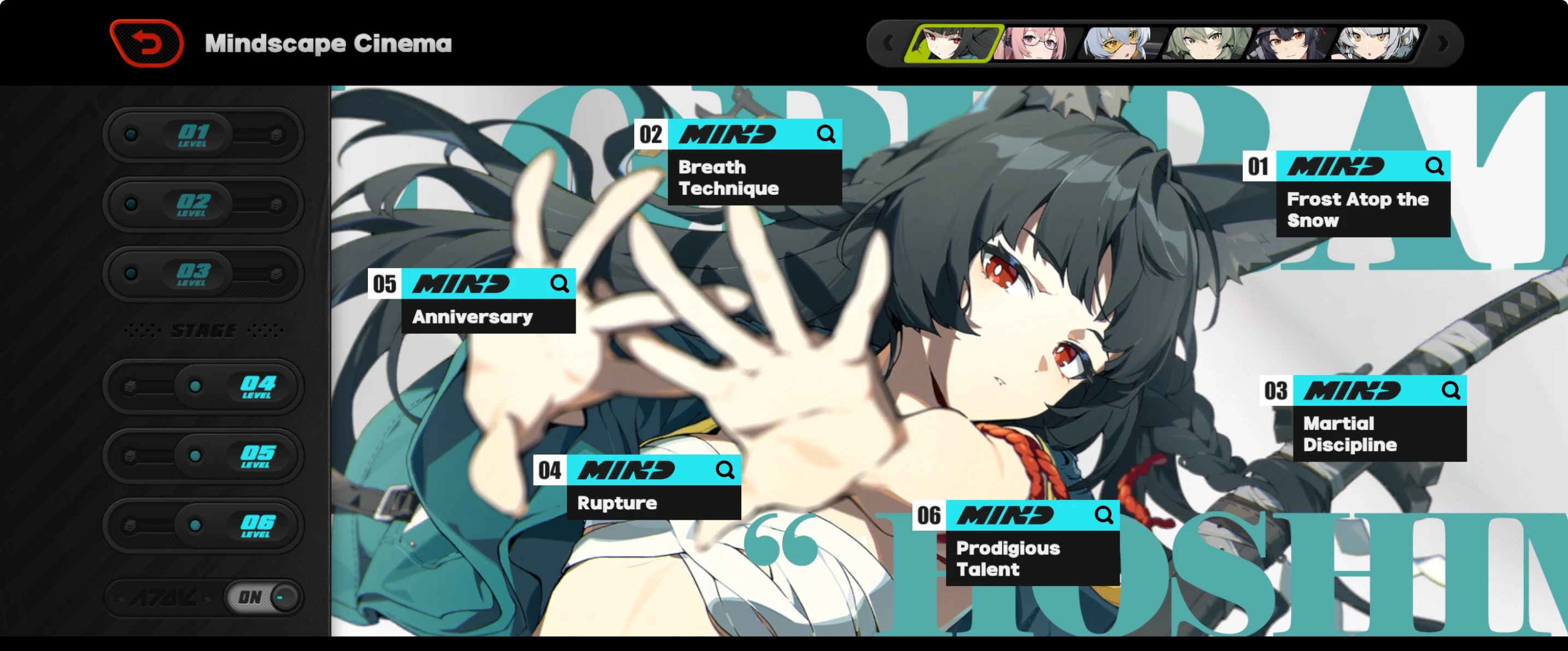Toggle the Level 02 mindscape switch
Screen dimensions: 1568x651
pyautogui.click(x=203, y=205)
